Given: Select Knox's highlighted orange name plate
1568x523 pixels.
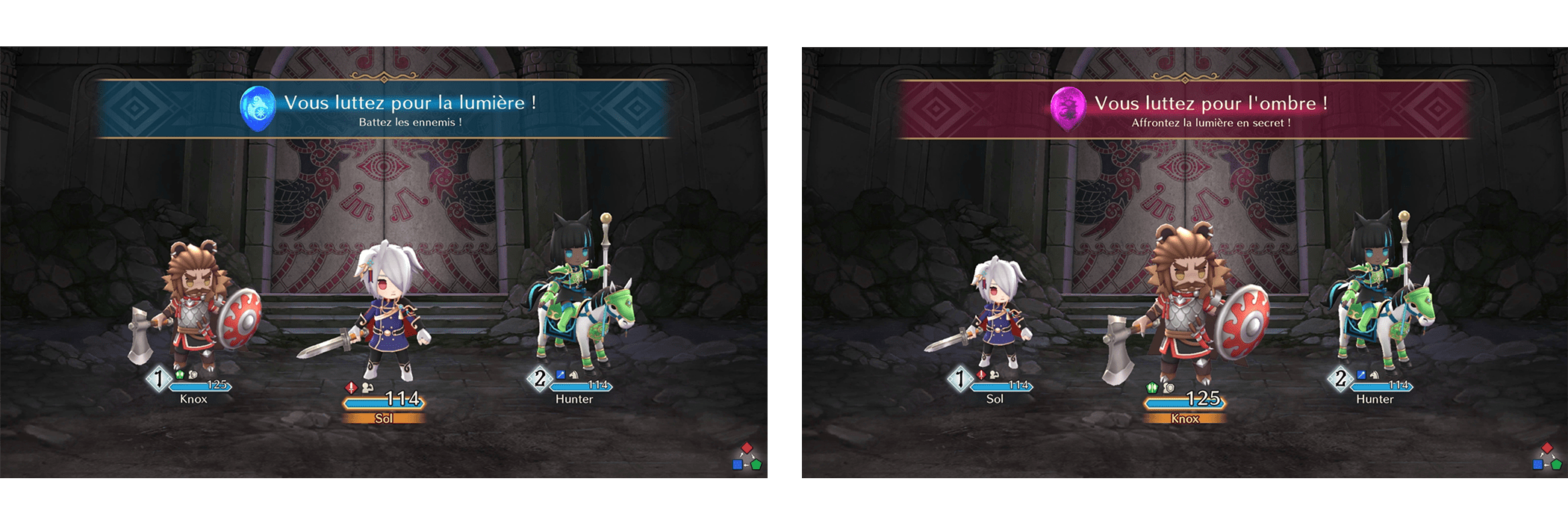Looking at the screenshot, I should (1185, 418).
